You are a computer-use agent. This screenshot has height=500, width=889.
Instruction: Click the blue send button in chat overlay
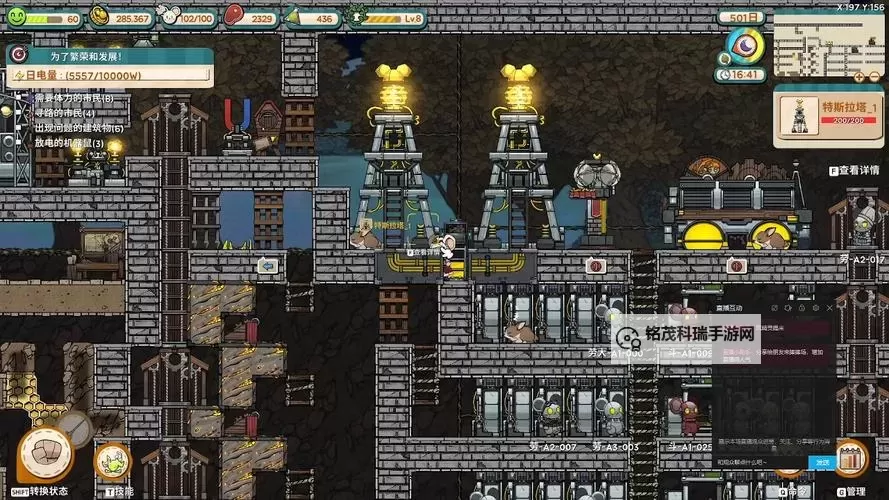[x=822, y=462]
